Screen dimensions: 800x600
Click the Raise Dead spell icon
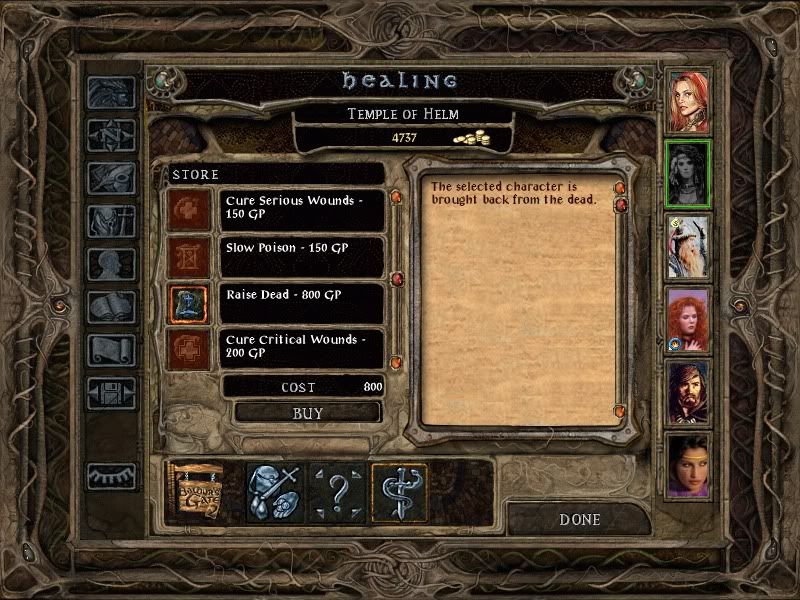pos(189,303)
